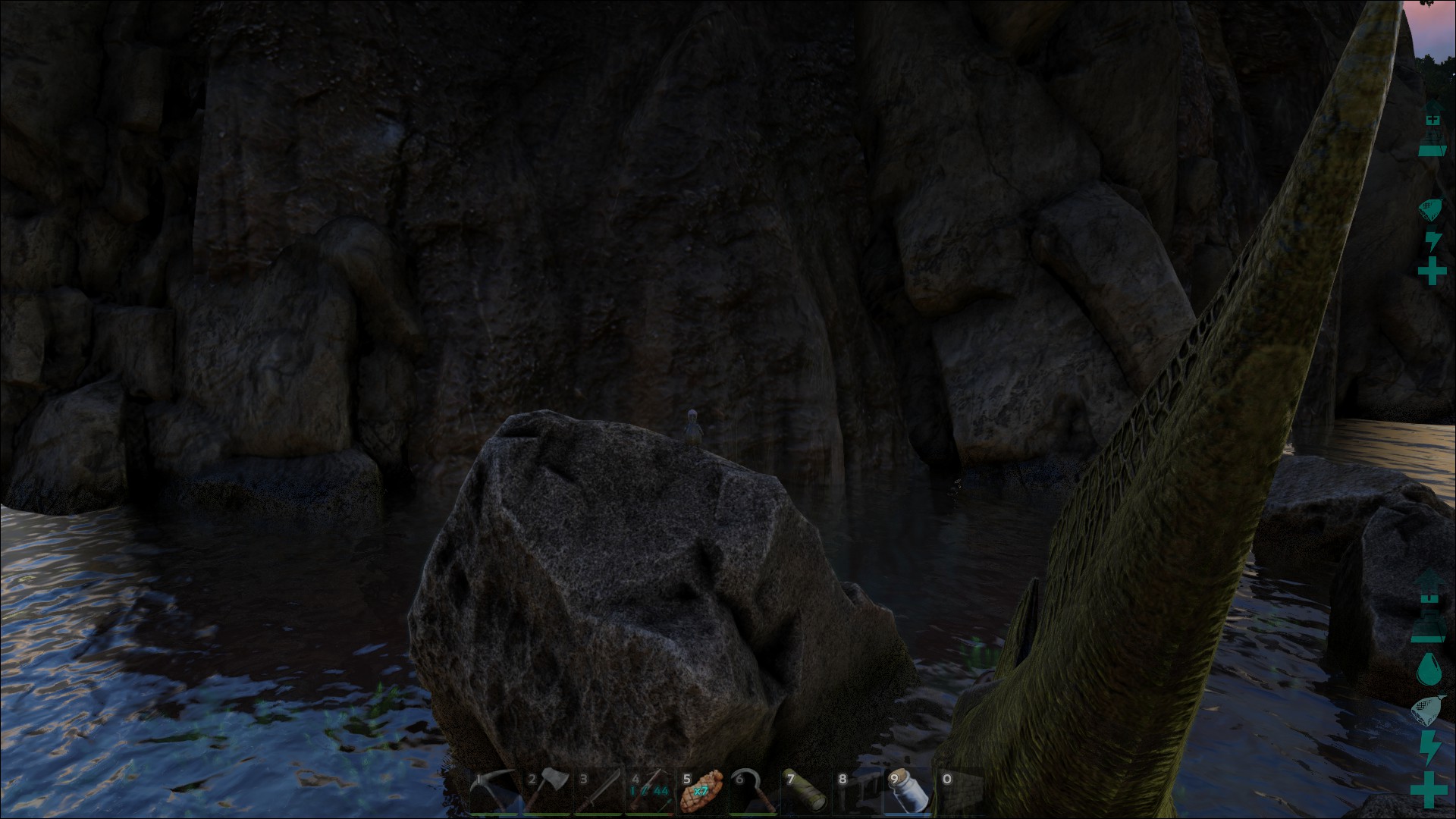The height and width of the screenshot is (819, 1456).
Task: Equip the hatchet from hotbar slot 2
Action: [546, 792]
